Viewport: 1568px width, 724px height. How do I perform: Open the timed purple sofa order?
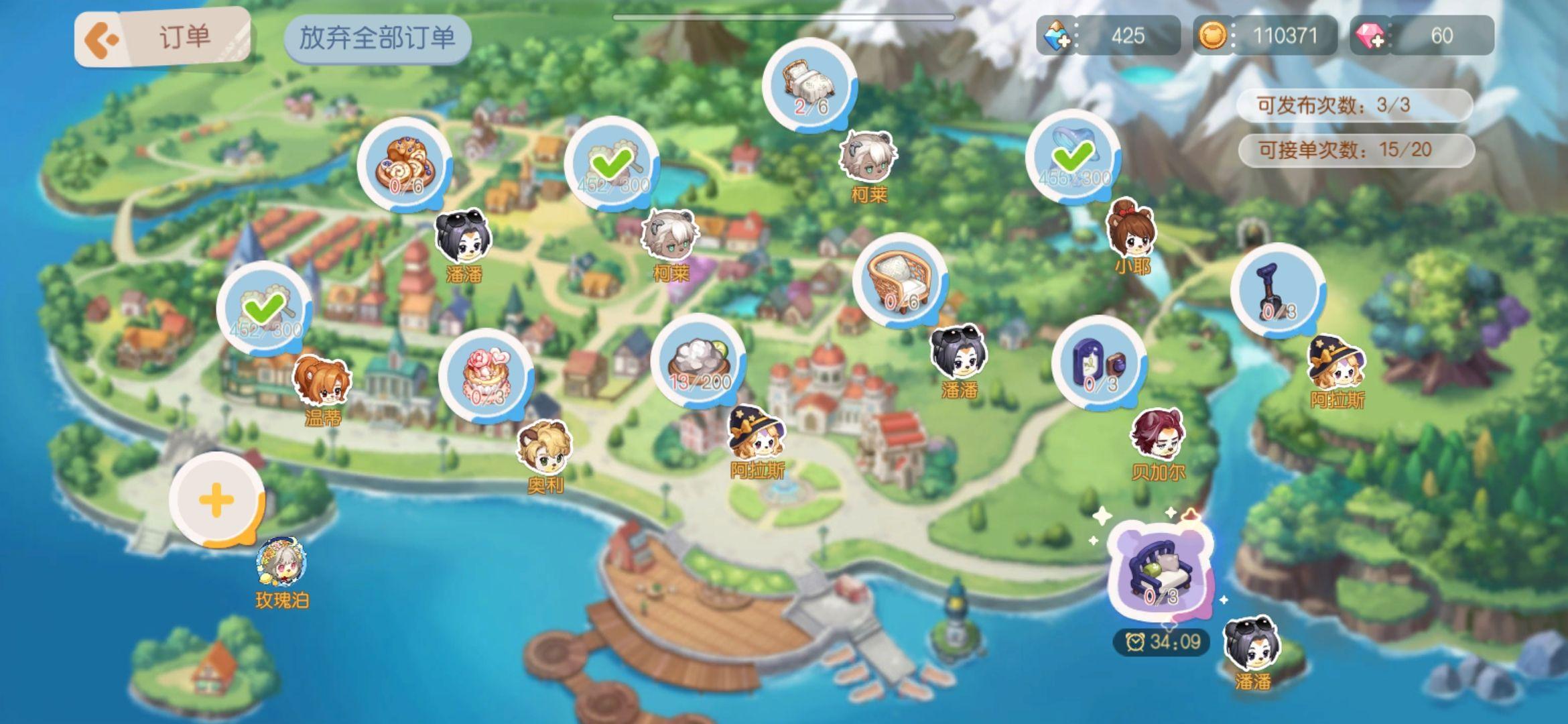click(1159, 573)
